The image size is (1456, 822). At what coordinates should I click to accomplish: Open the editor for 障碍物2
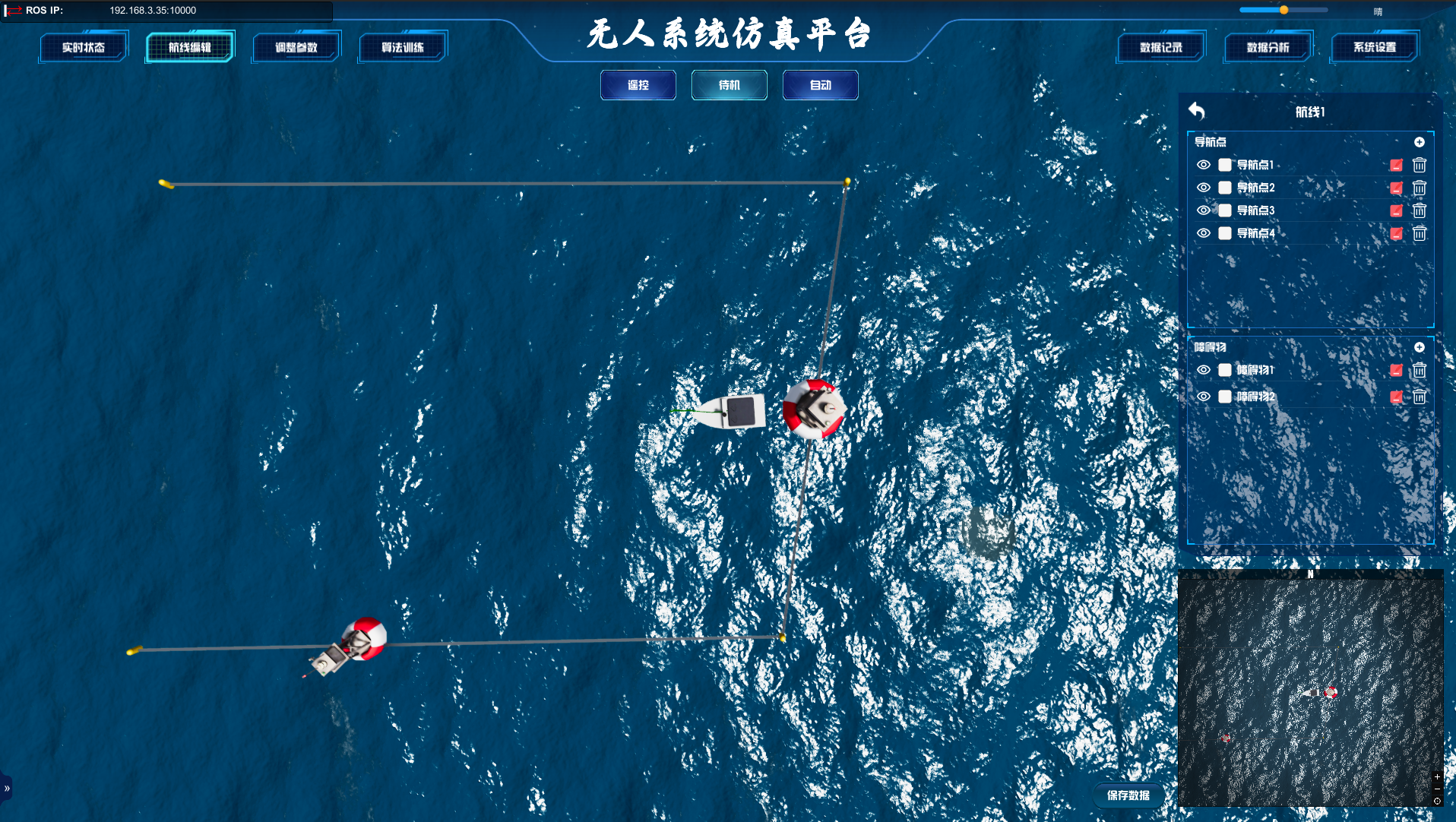click(x=1397, y=397)
